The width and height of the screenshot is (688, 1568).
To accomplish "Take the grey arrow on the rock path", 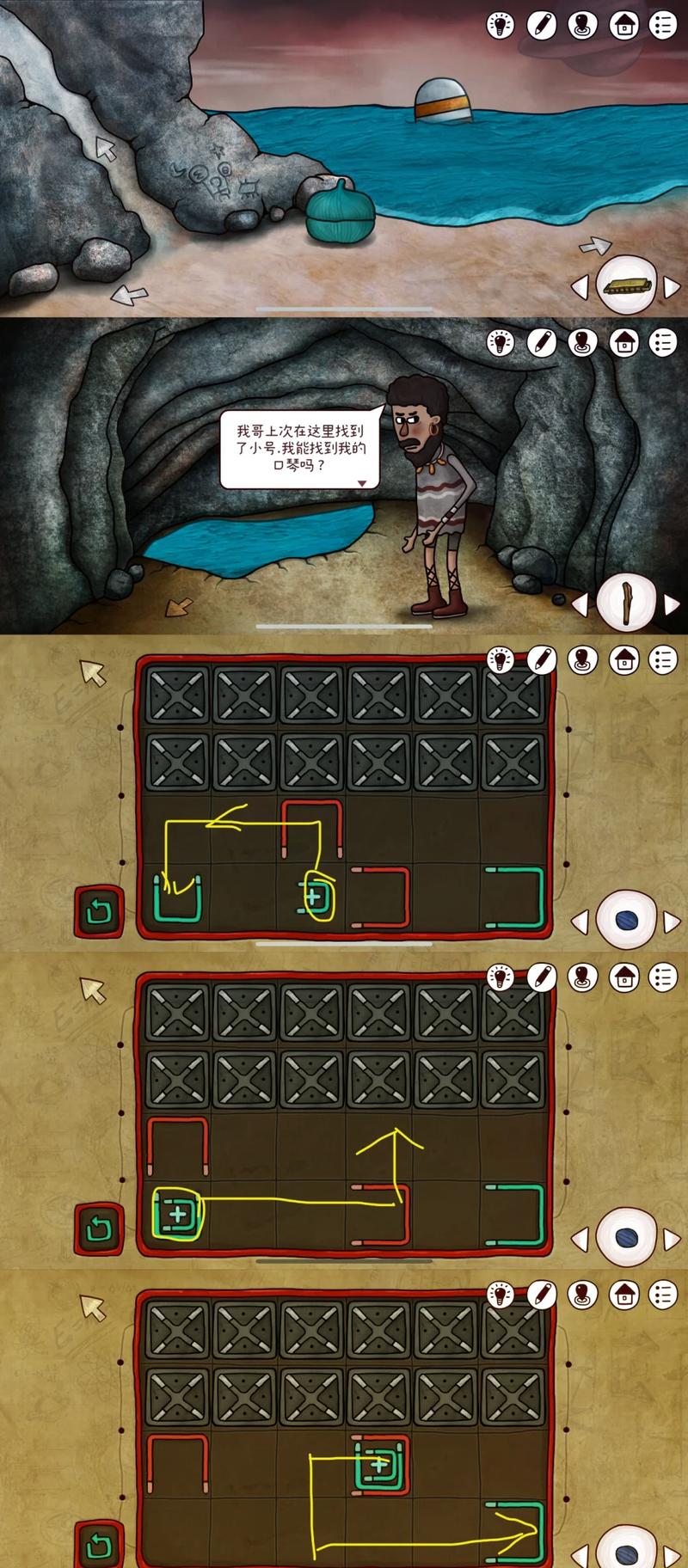I will (106, 148).
